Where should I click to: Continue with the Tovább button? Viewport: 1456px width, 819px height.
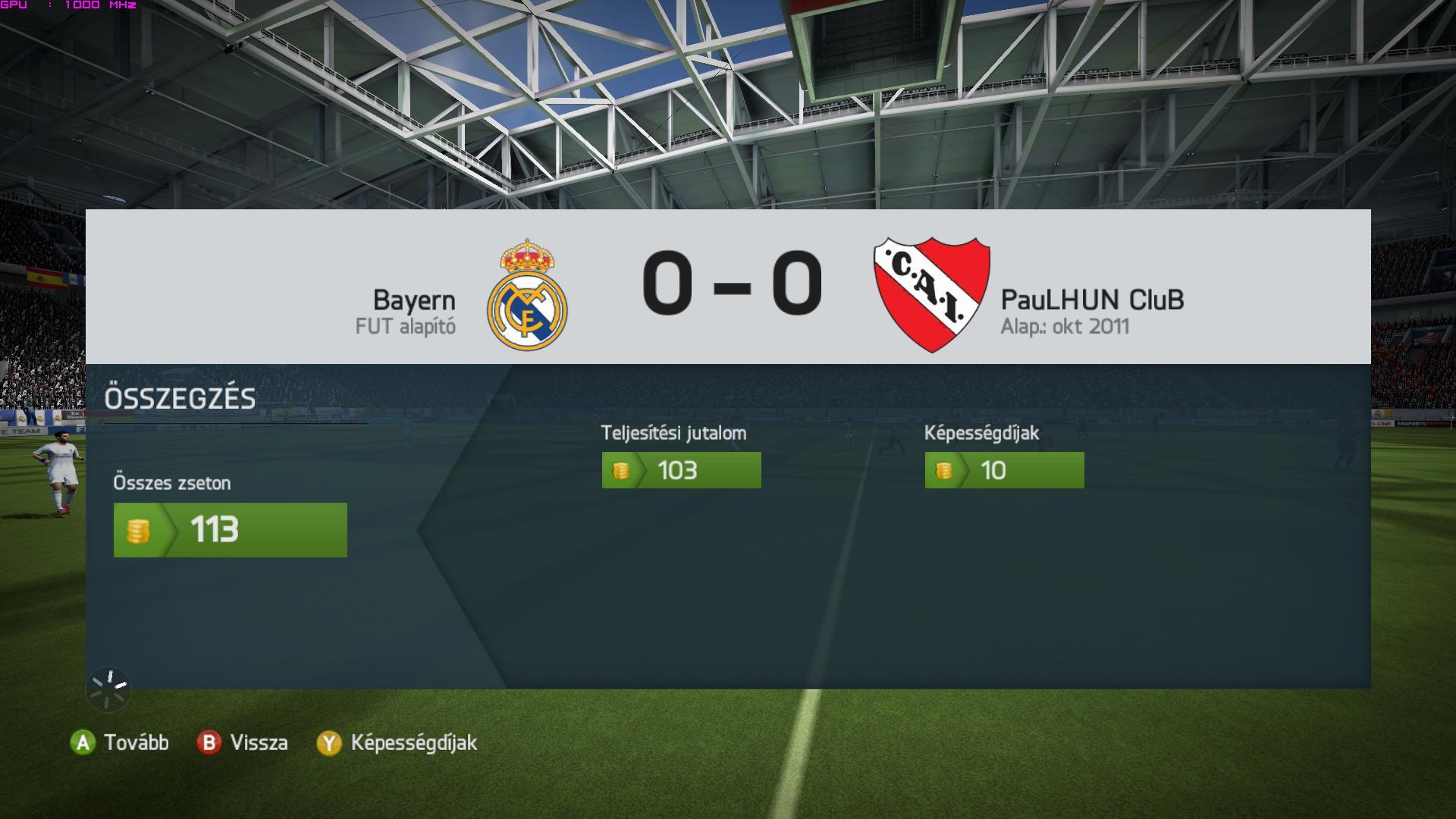120,742
